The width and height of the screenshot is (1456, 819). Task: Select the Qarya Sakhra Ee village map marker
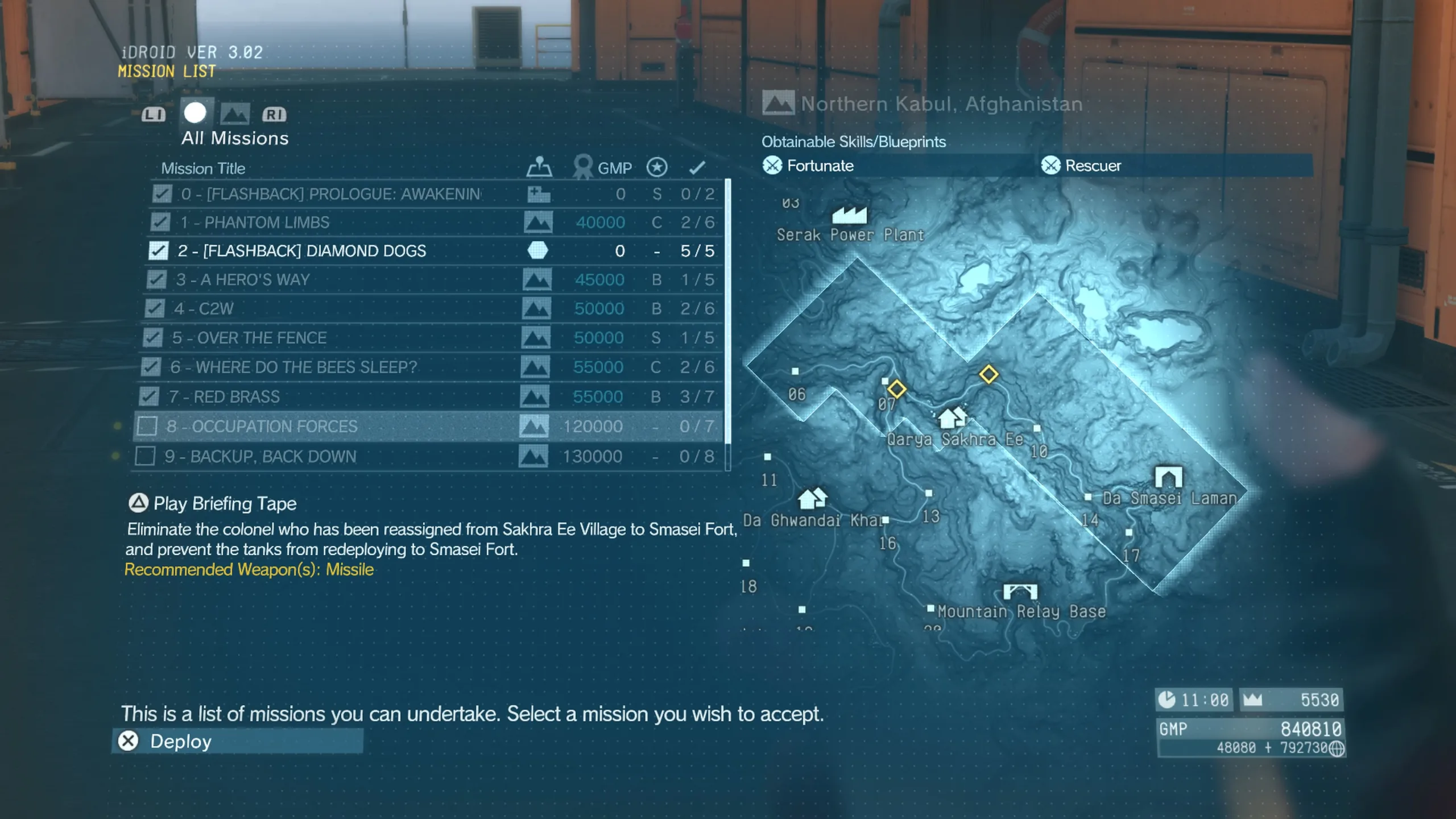point(952,418)
